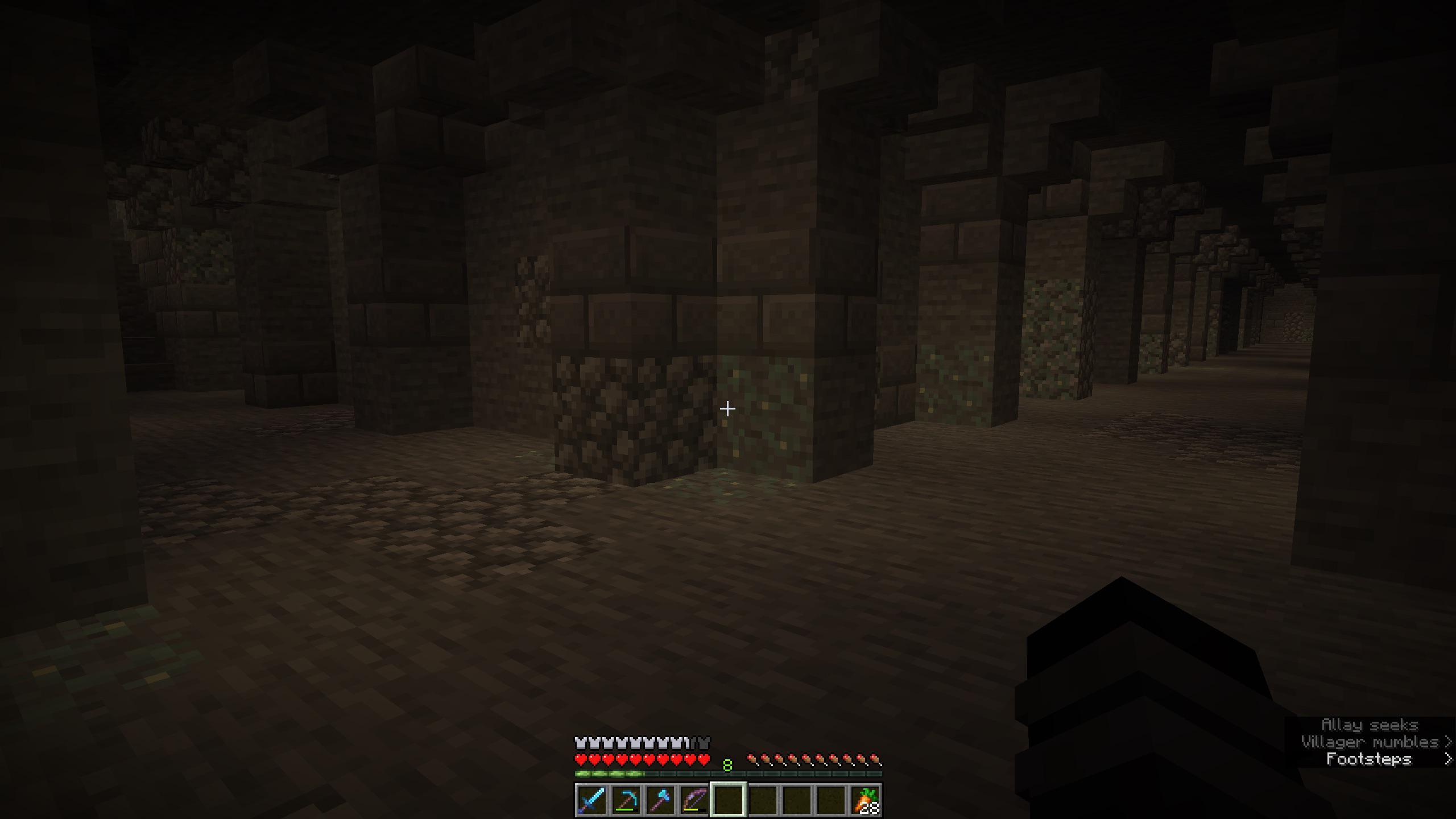The width and height of the screenshot is (1456, 819).
Task: Click the crosshair at screen center
Action: (x=728, y=409)
